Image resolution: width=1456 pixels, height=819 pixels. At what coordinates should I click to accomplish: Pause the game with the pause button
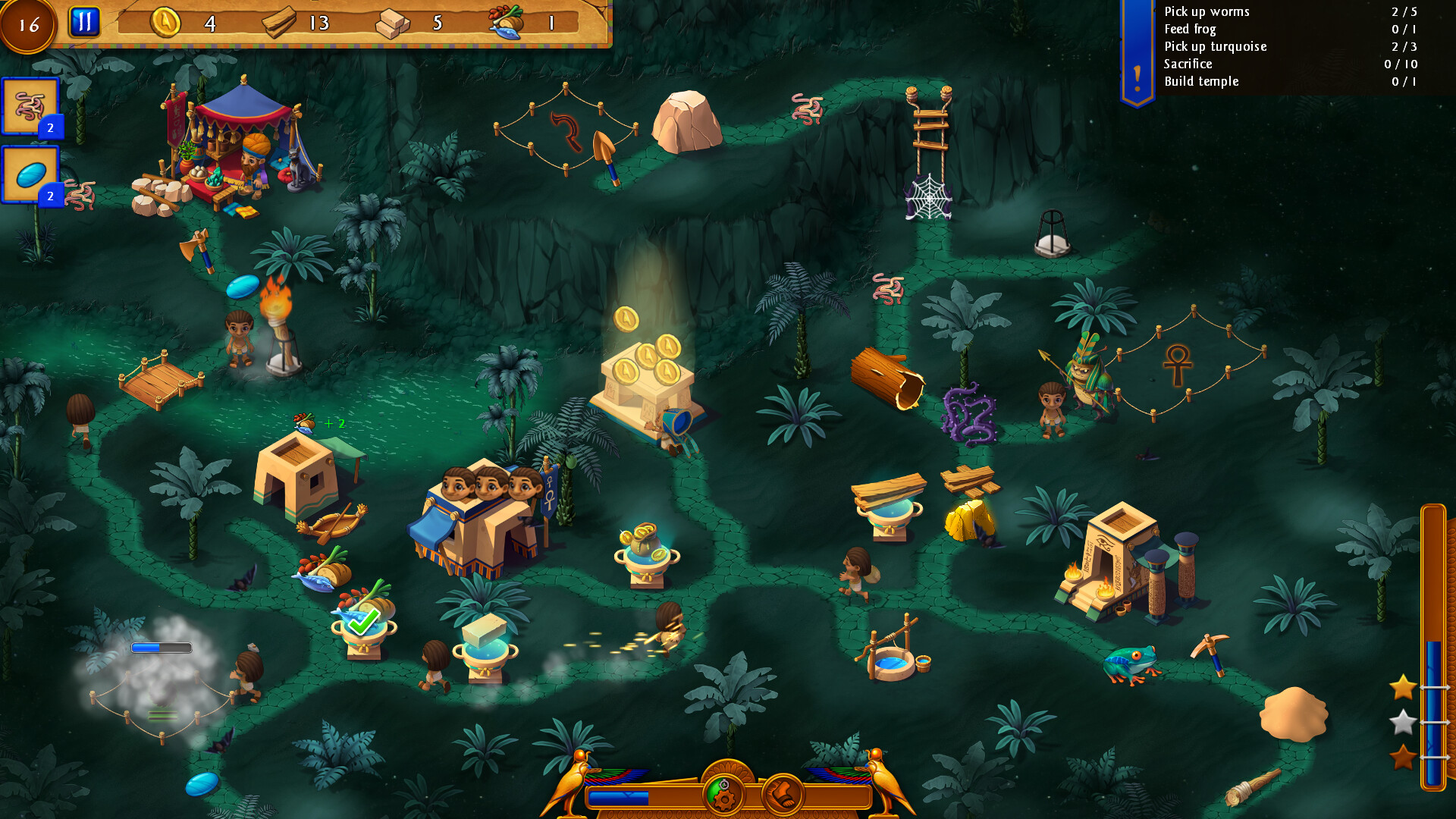tap(85, 20)
